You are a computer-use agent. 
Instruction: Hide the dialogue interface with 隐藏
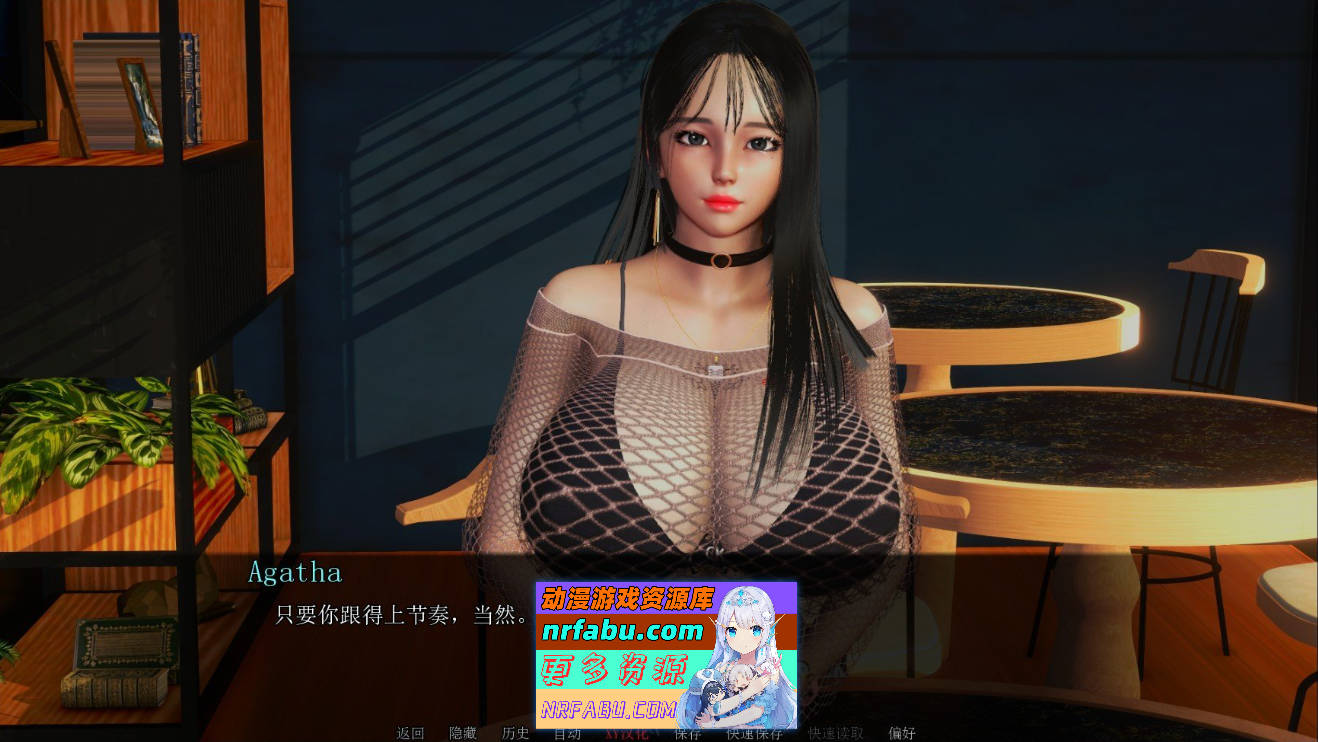[463, 733]
